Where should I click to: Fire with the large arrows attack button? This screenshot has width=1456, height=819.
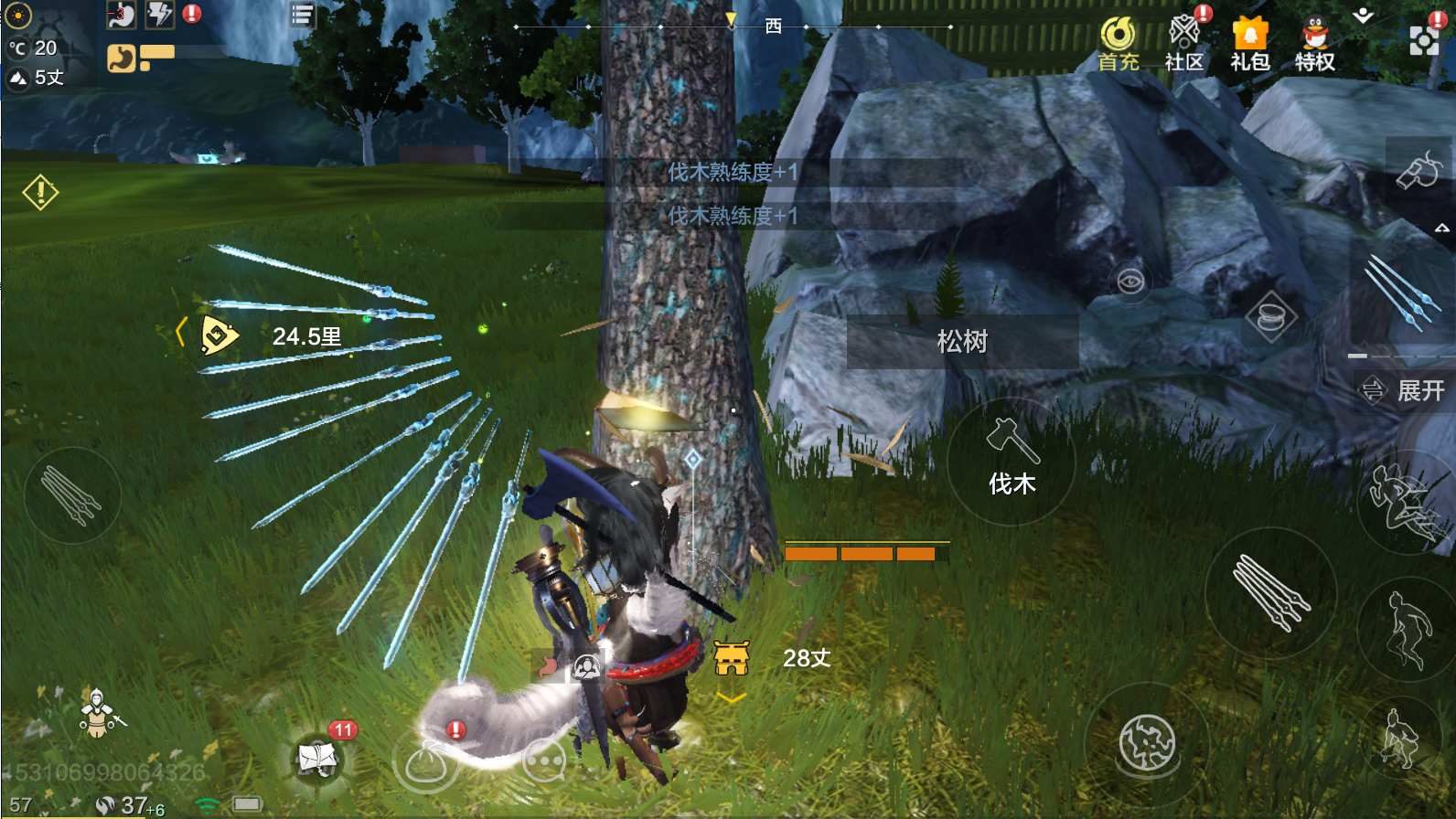click(1270, 592)
